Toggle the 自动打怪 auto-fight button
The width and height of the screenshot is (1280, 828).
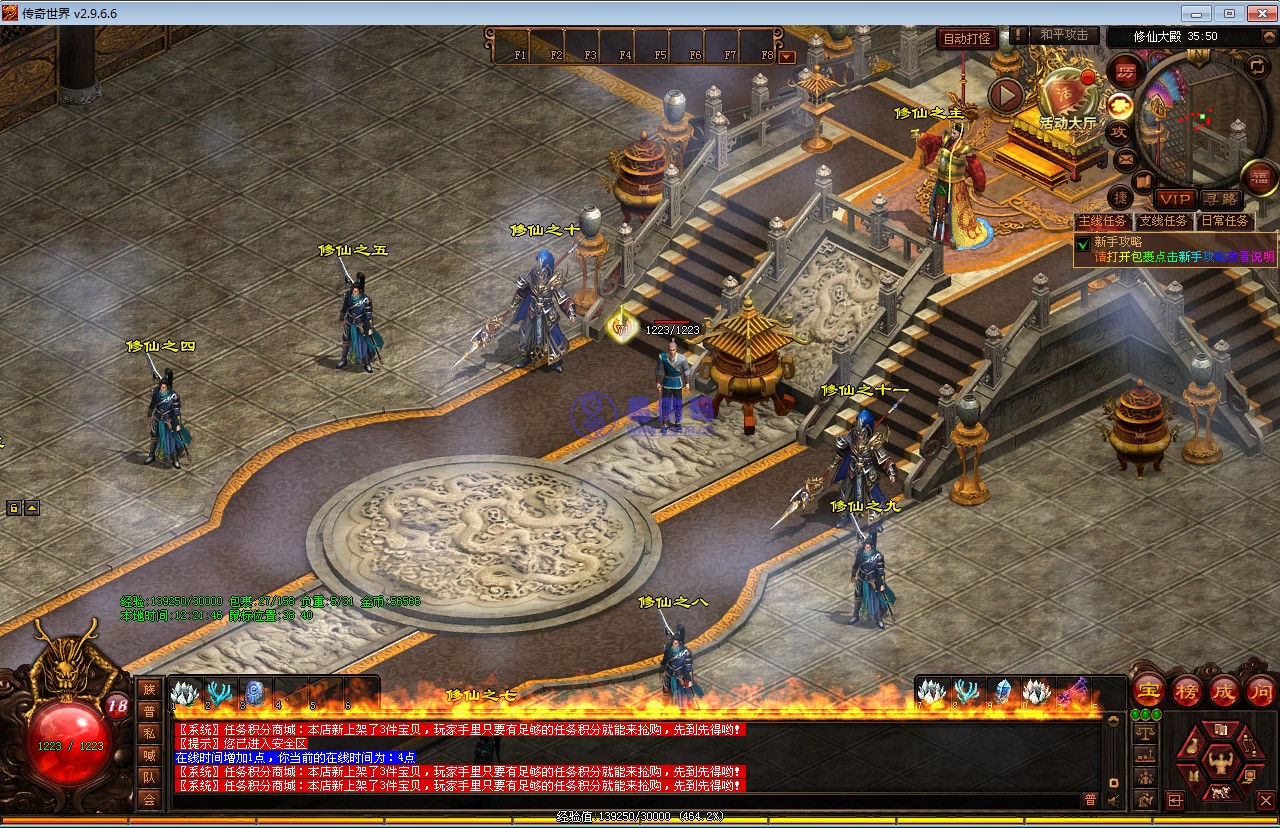tap(966, 39)
